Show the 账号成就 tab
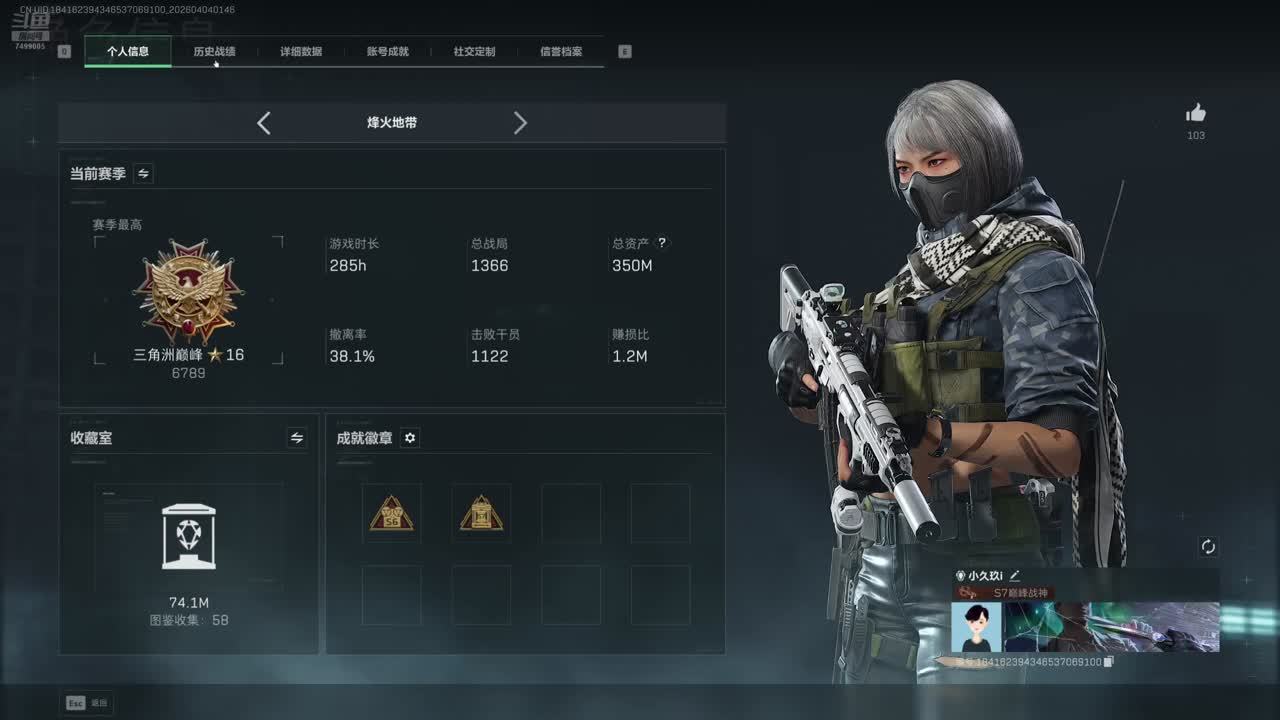1280x720 pixels. coord(388,51)
